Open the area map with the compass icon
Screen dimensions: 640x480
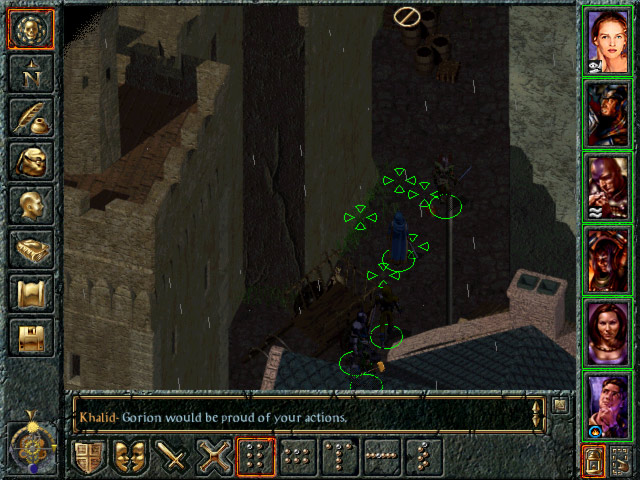click(x=31, y=72)
